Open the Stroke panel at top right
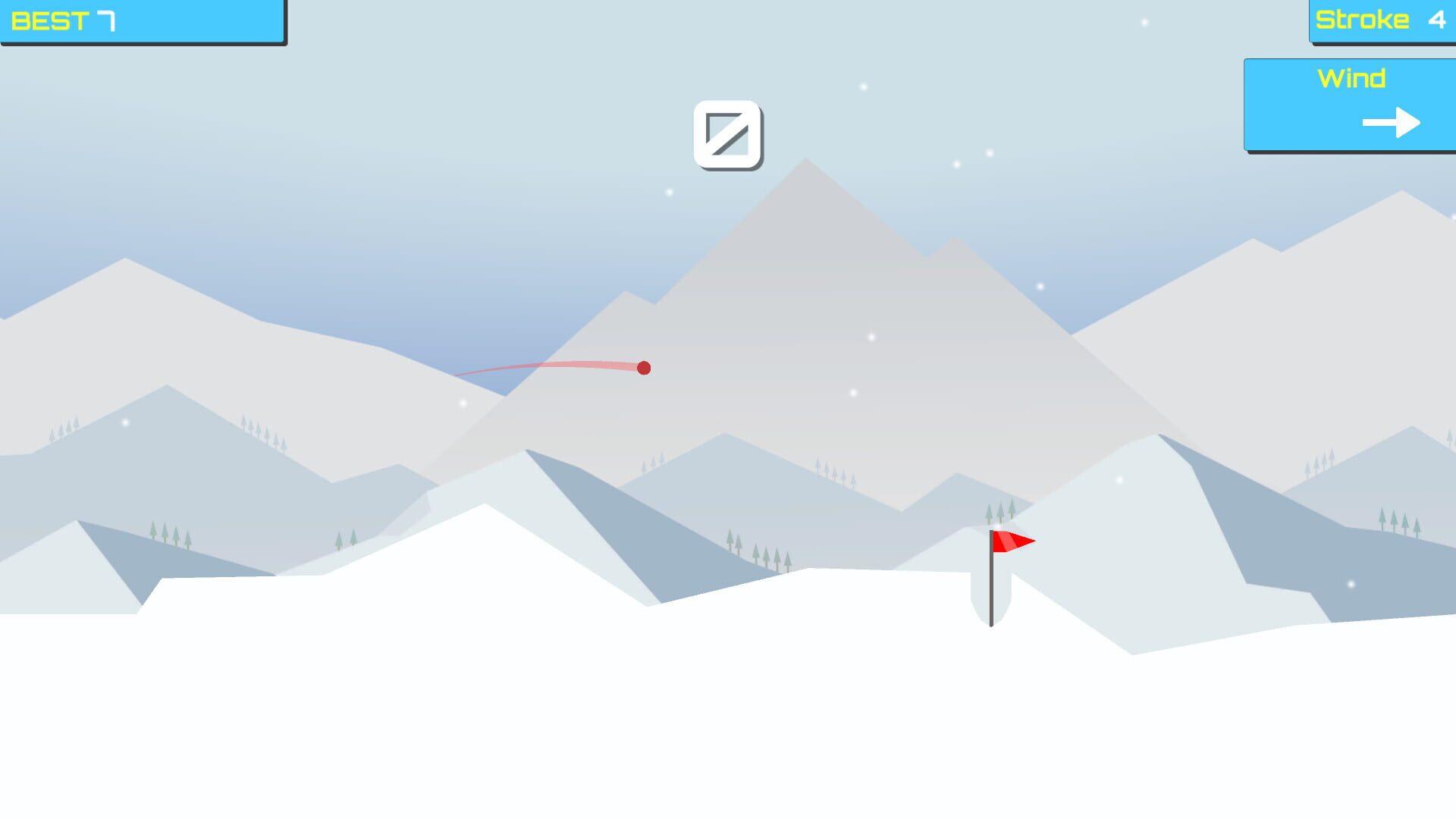 [x=1380, y=20]
